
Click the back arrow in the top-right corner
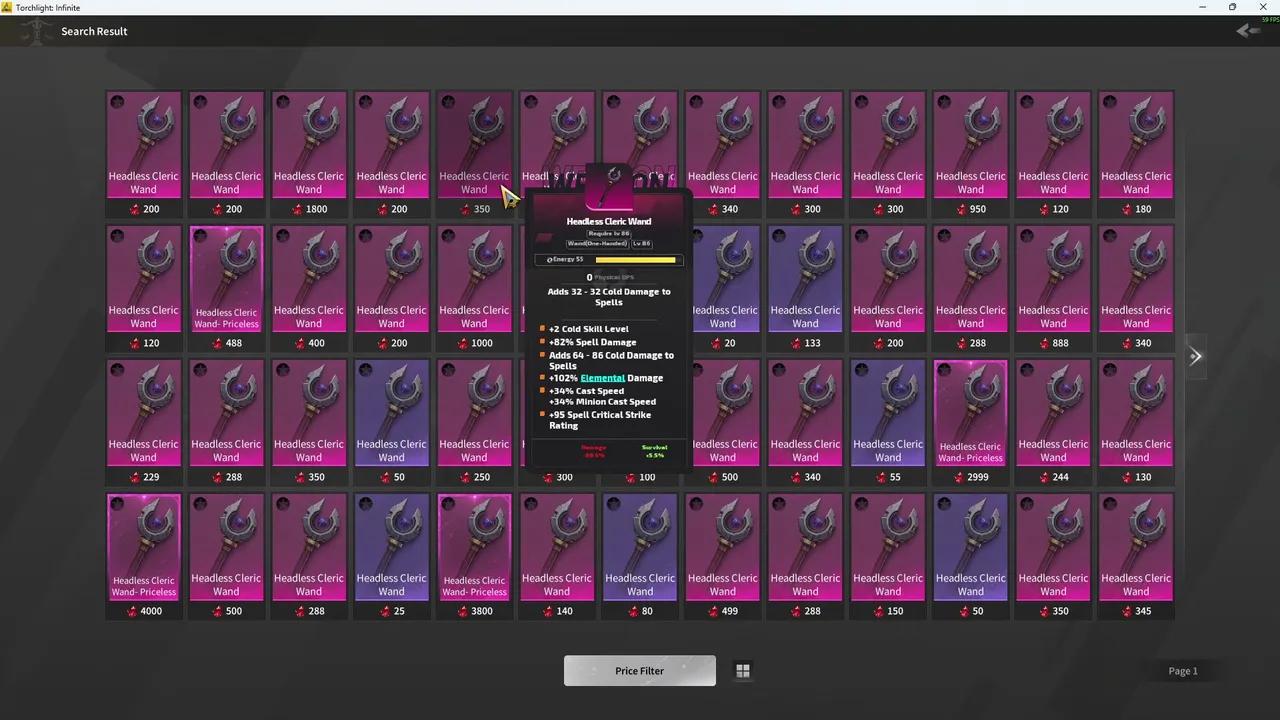coord(1245,30)
